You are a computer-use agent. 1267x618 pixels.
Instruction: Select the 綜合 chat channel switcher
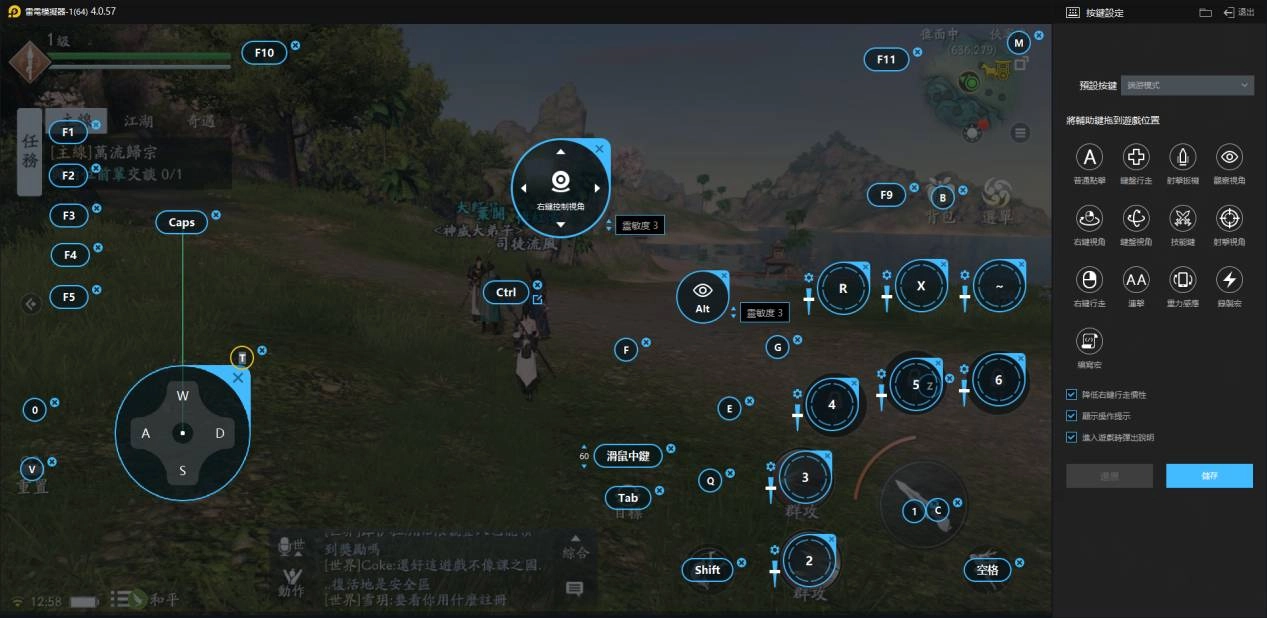[x=575, y=552]
